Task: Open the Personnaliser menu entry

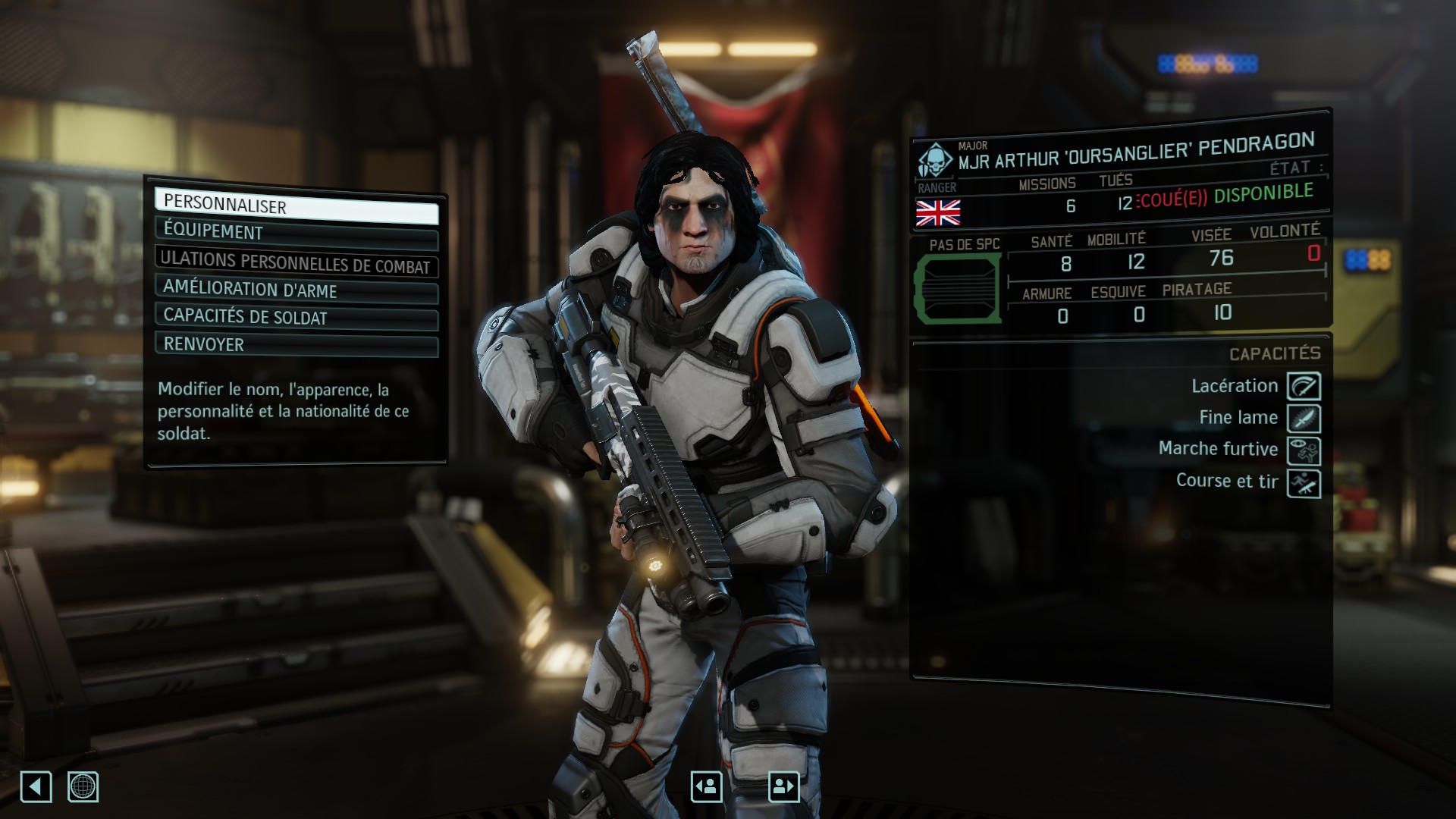Action: [296, 207]
